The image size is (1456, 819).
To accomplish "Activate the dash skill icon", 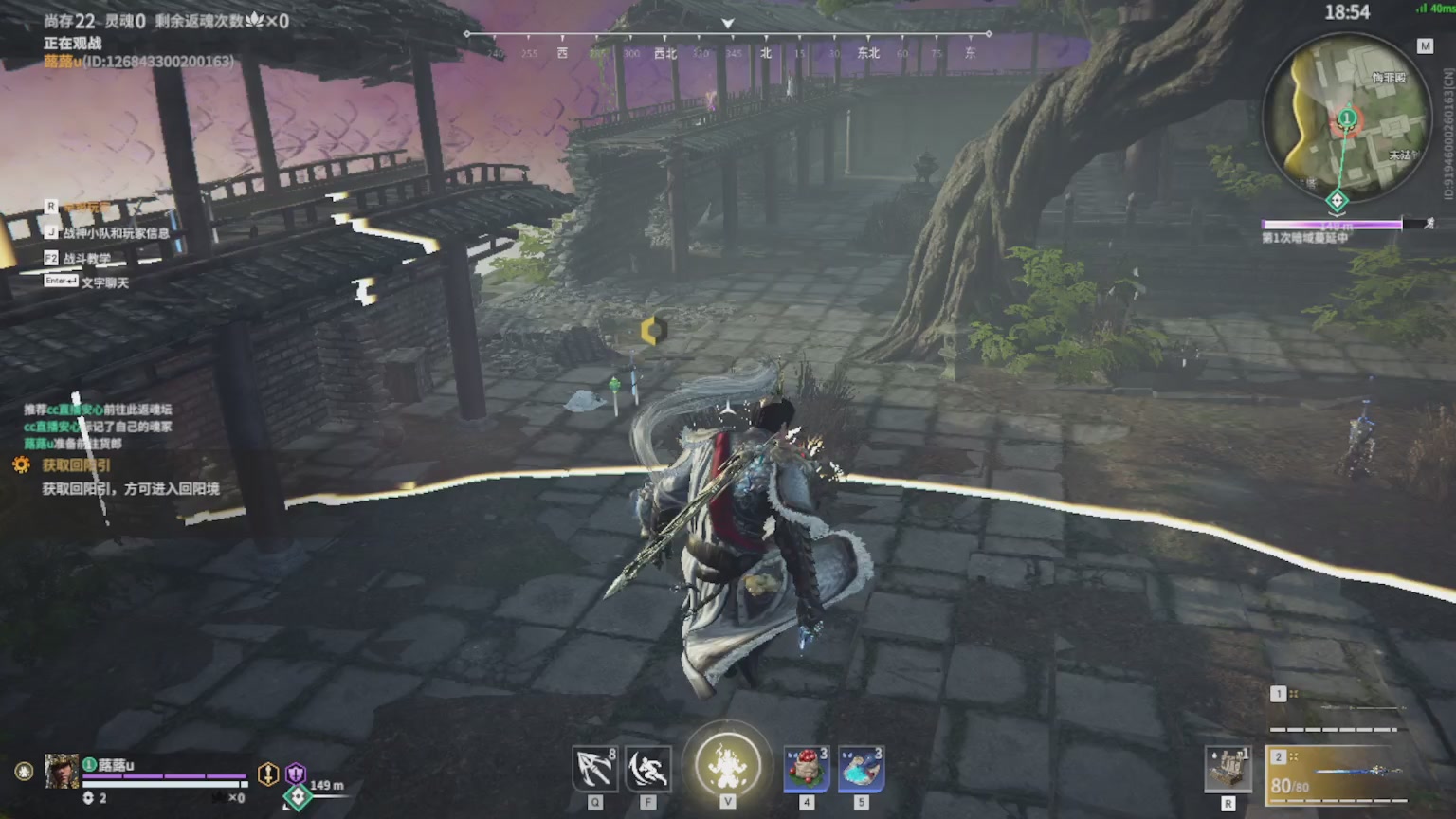I will pos(648,769).
